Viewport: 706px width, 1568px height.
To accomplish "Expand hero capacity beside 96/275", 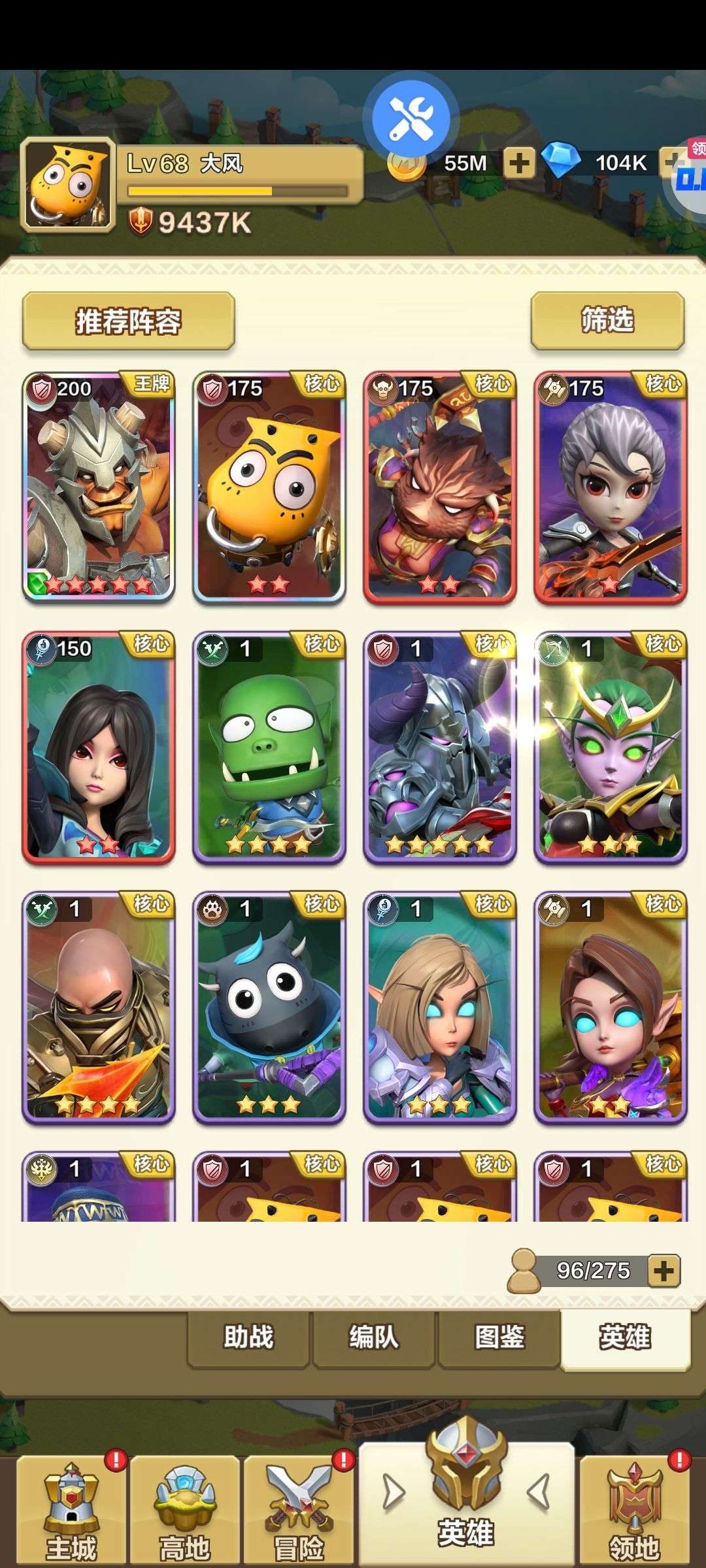I will point(664,1271).
